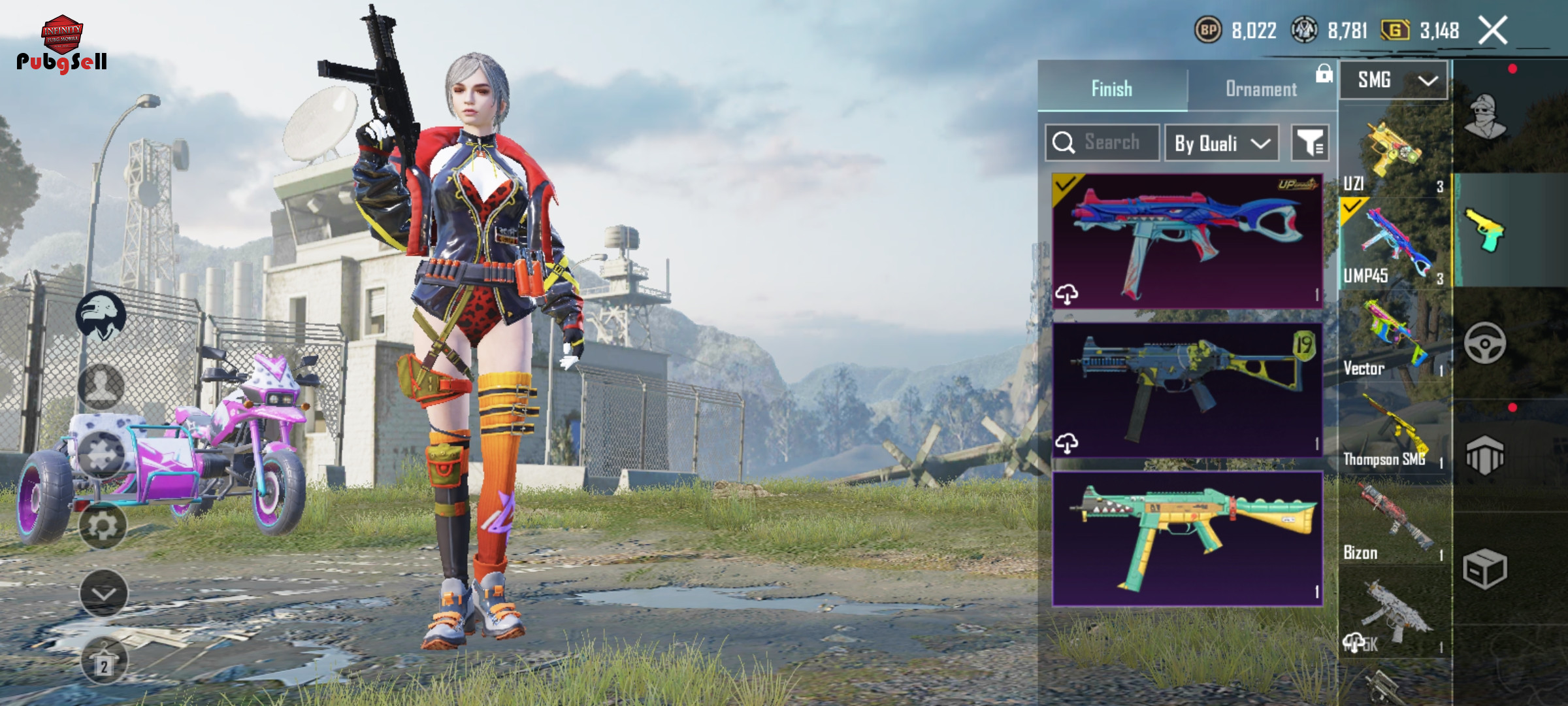Close the inventory with the X button
Image resolution: width=1568 pixels, height=706 pixels.
(x=1493, y=31)
